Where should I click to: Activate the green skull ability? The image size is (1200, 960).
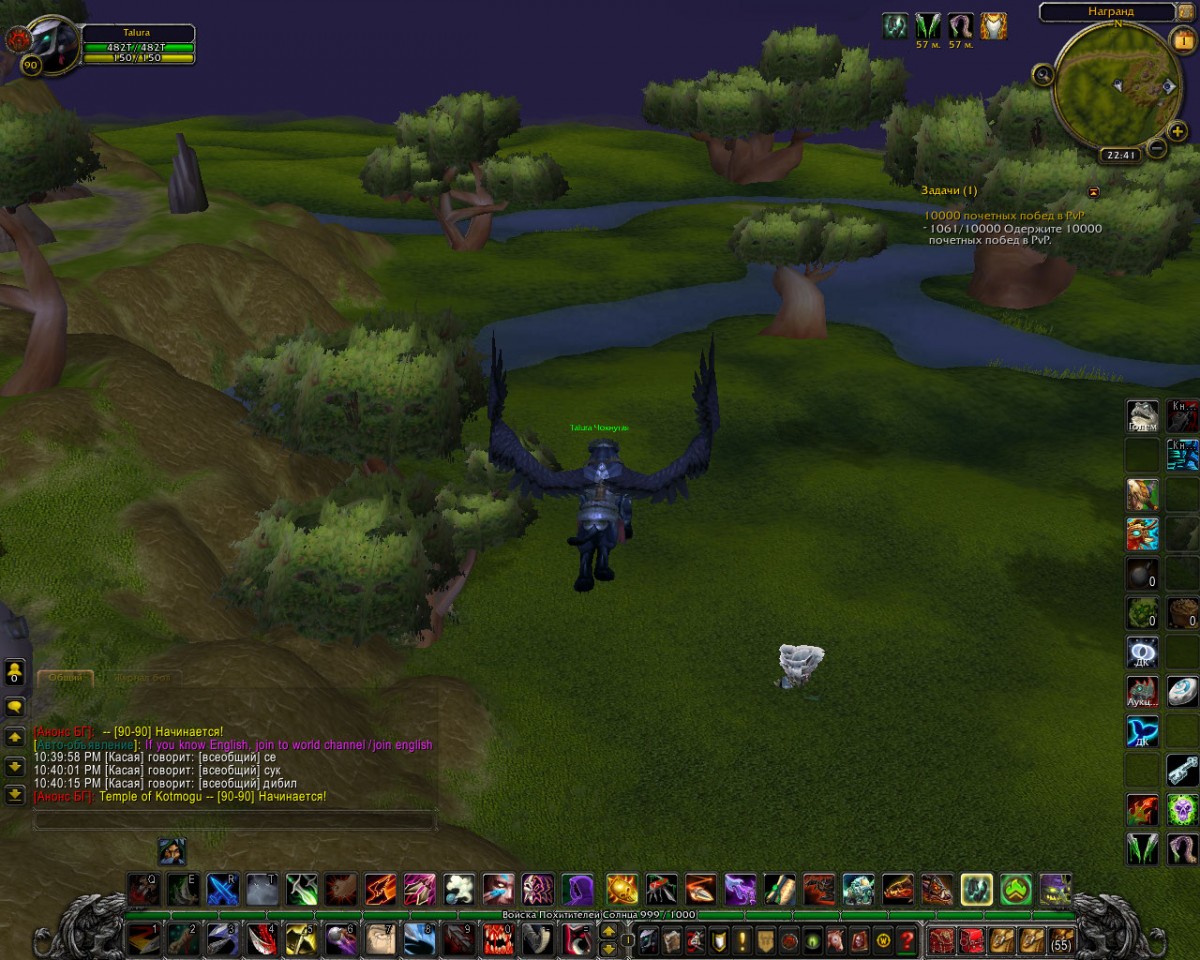pyautogui.click(x=1182, y=809)
